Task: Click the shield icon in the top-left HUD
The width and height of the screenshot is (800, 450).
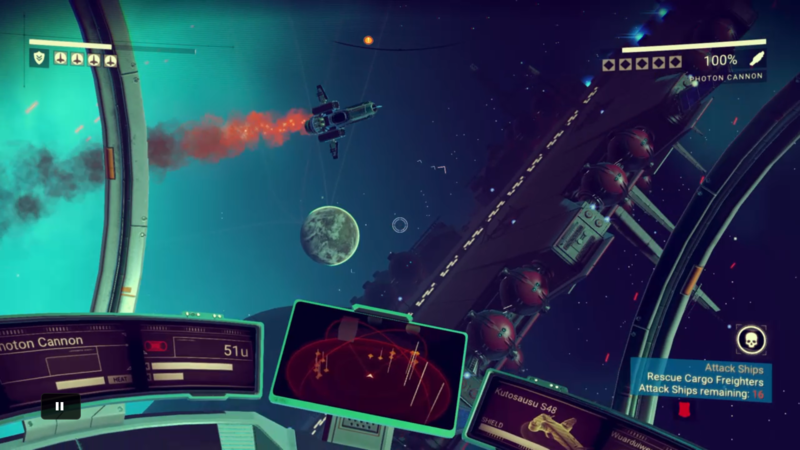Action: [x=40, y=59]
